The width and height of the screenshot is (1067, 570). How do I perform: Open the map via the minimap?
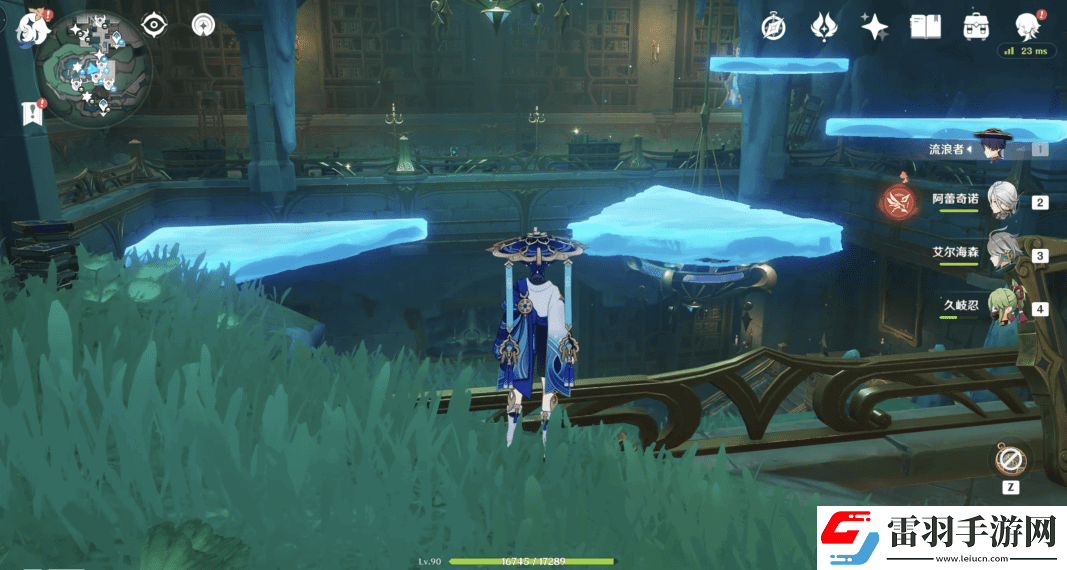click(94, 68)
